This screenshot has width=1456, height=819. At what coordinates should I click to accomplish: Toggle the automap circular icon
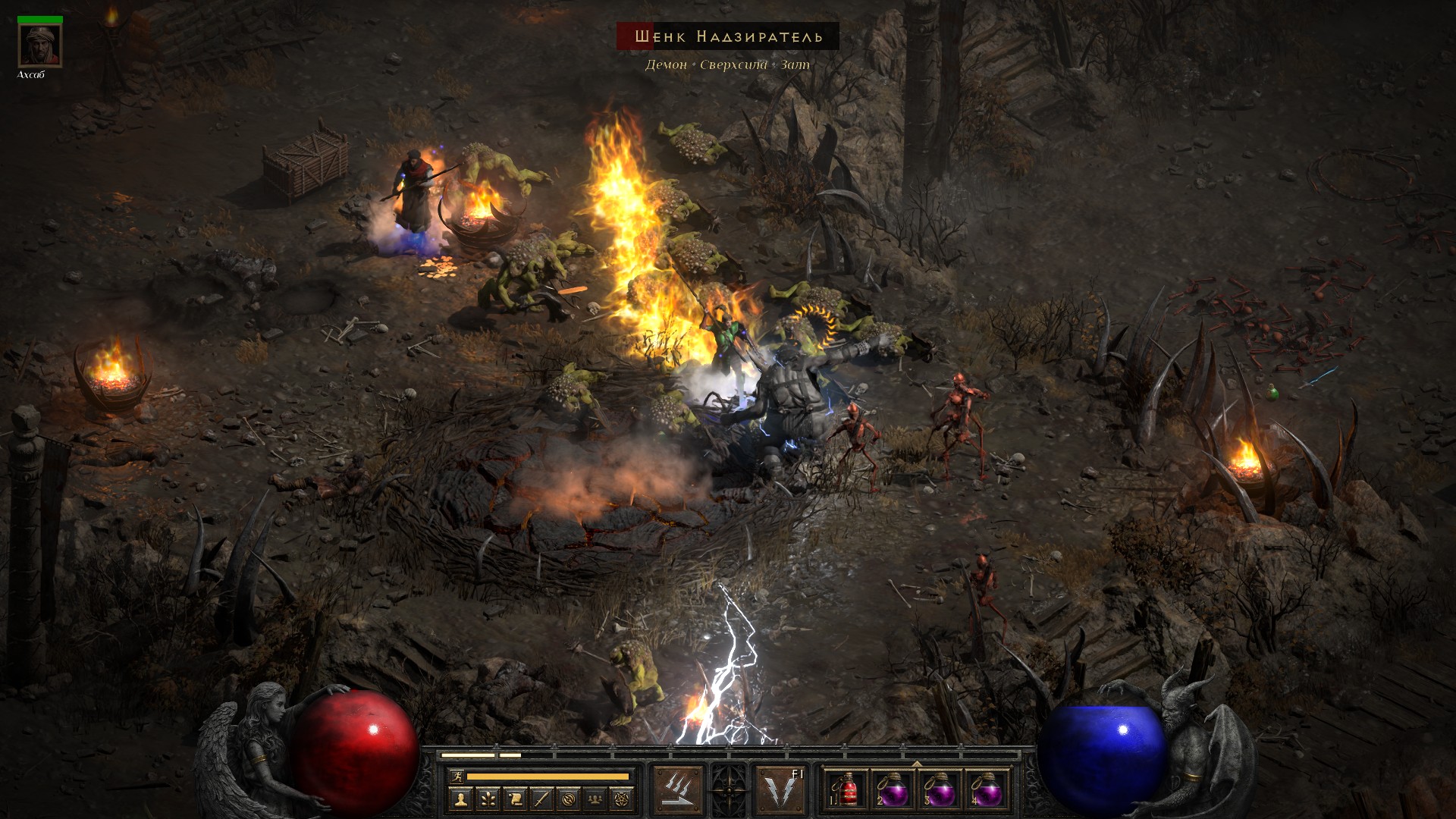tap(569, 799)
